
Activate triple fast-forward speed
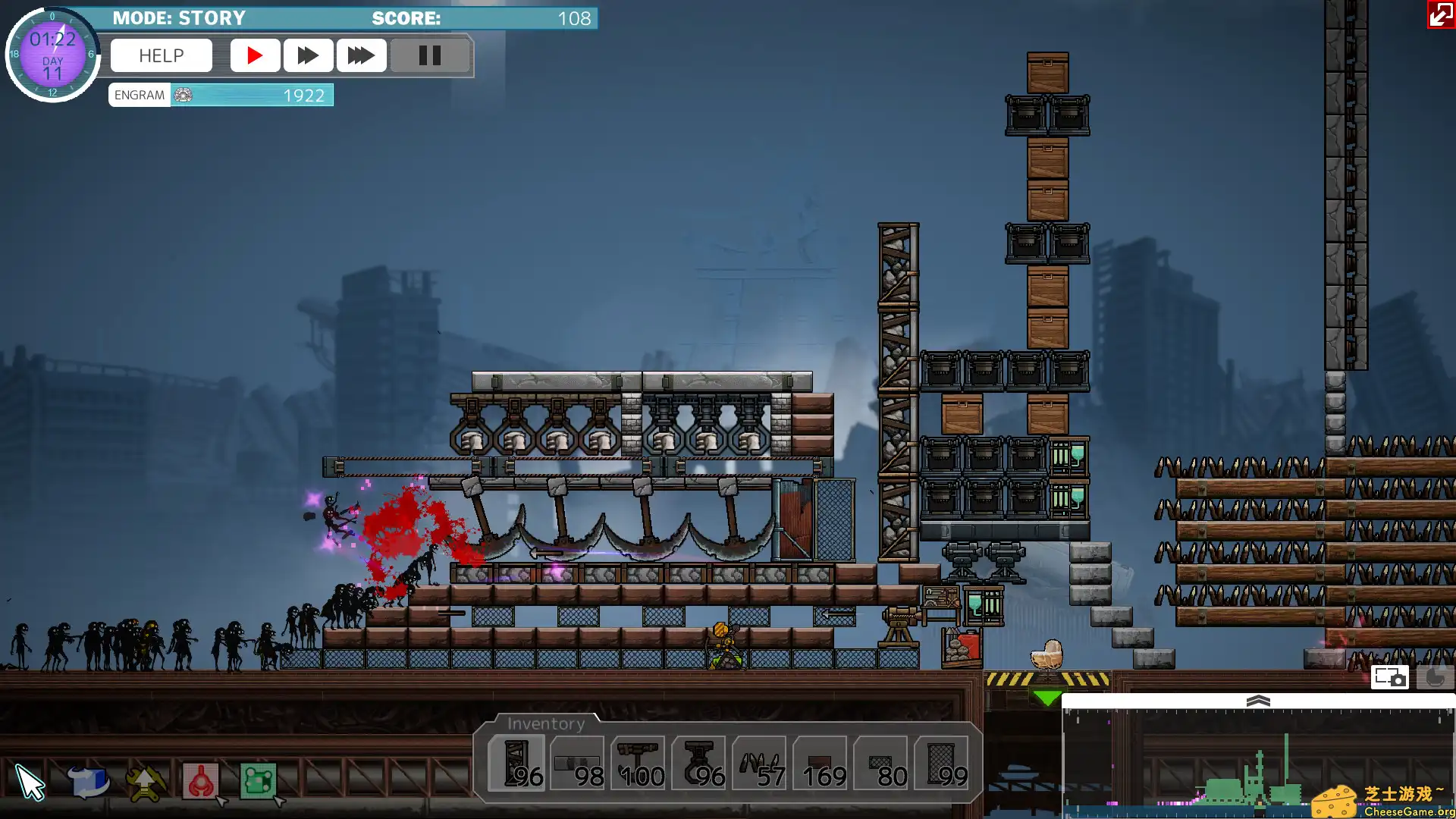[x=361, y=55]
